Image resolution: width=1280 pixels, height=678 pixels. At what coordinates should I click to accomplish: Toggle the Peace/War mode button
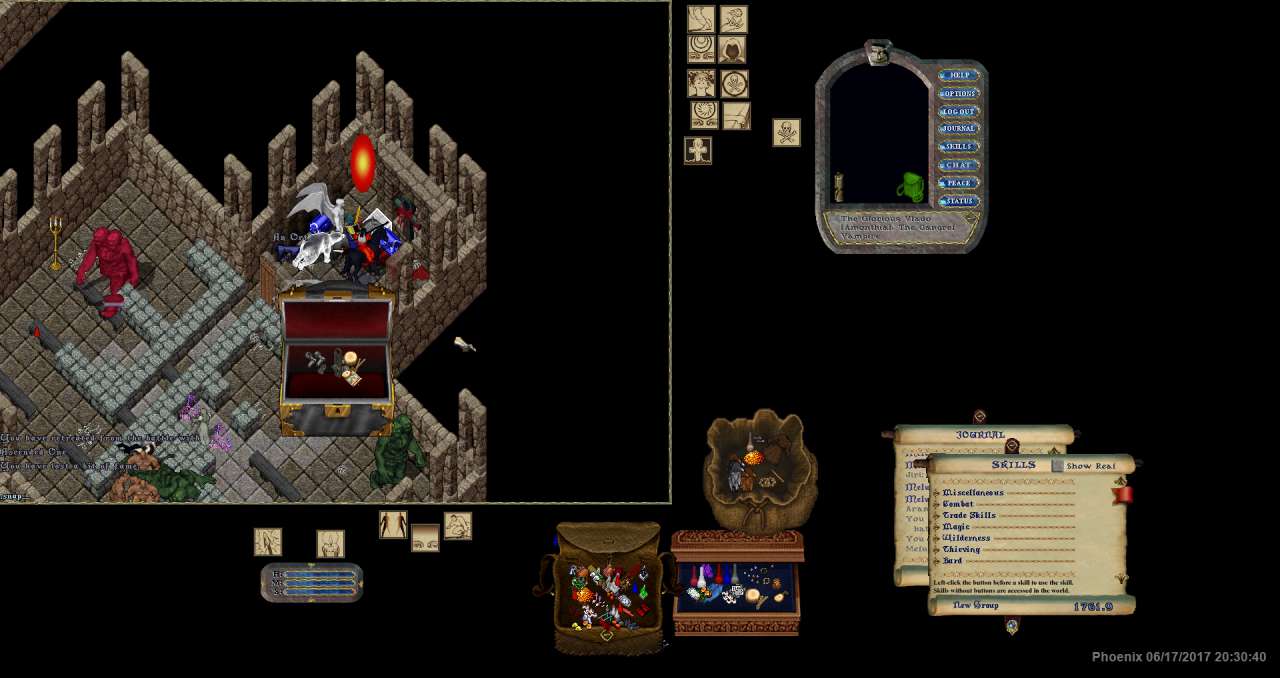coord(958,183)
